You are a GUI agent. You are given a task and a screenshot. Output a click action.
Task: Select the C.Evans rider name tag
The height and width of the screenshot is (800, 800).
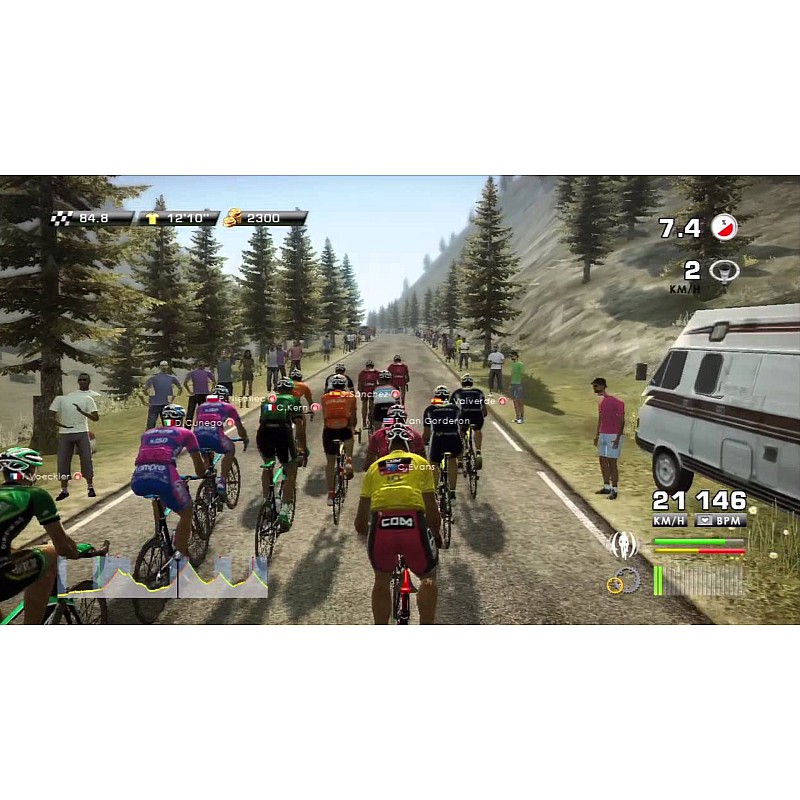[411, 467]
